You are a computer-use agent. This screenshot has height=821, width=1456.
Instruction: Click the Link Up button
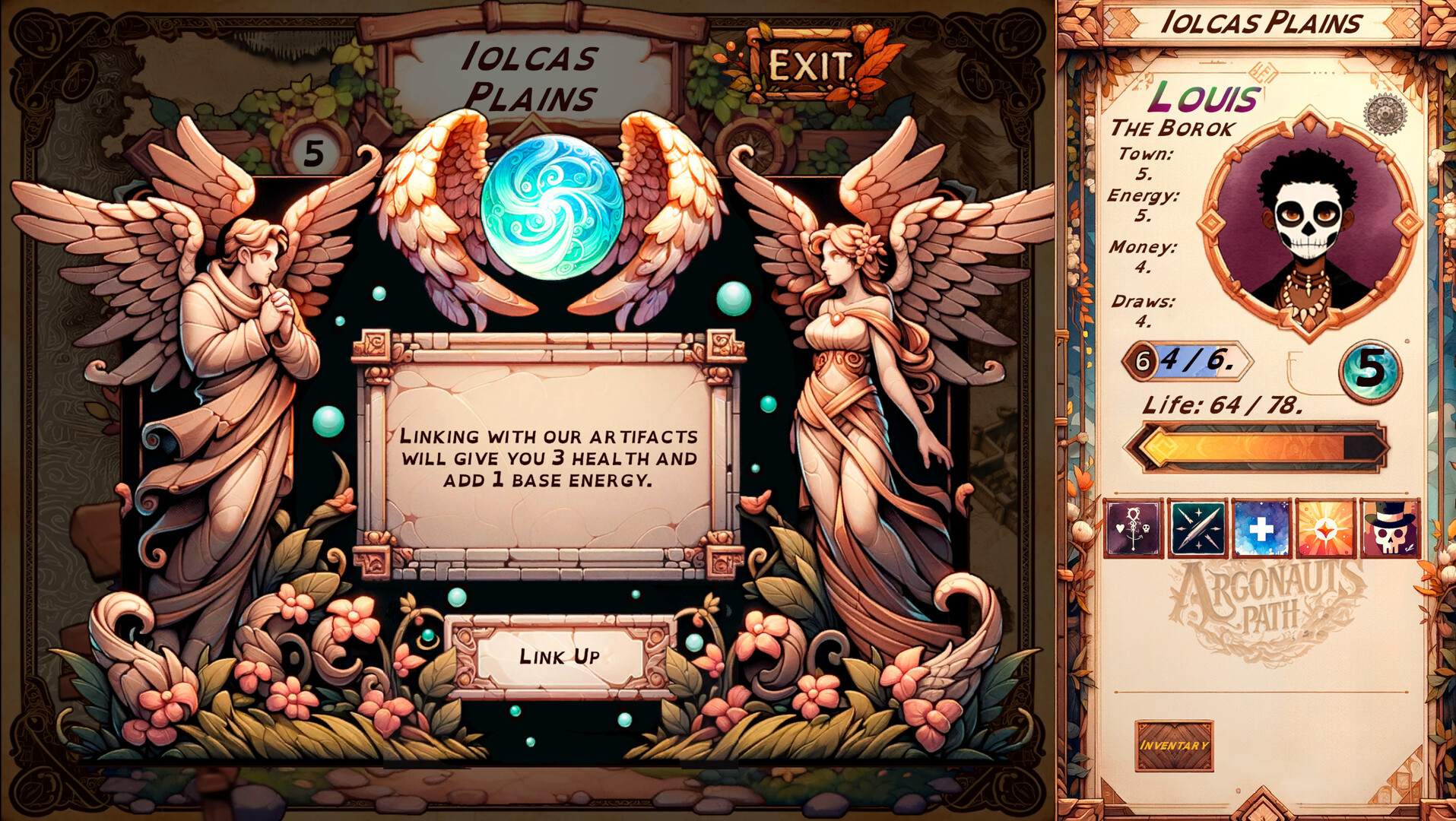coord(560,656)
